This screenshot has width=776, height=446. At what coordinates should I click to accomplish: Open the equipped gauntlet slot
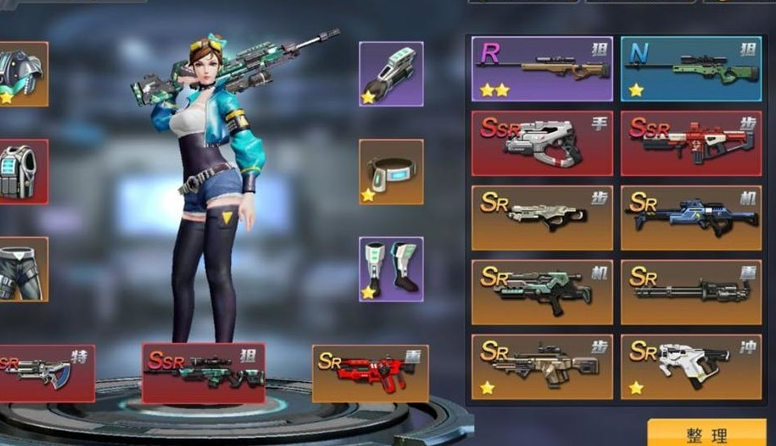pyautogui.click(x=391, y=73)
